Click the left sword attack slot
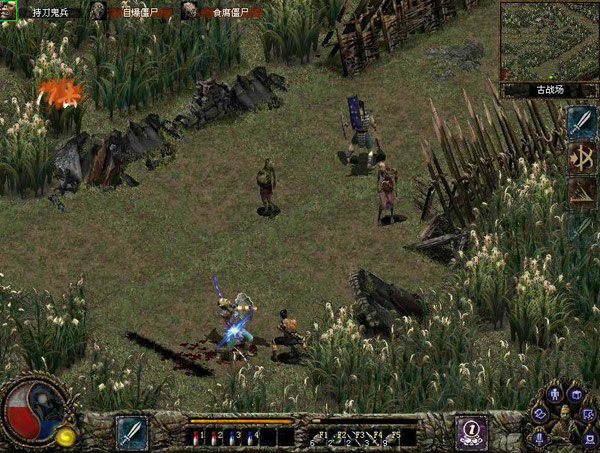The image size is (600, 453). point(131,432)
